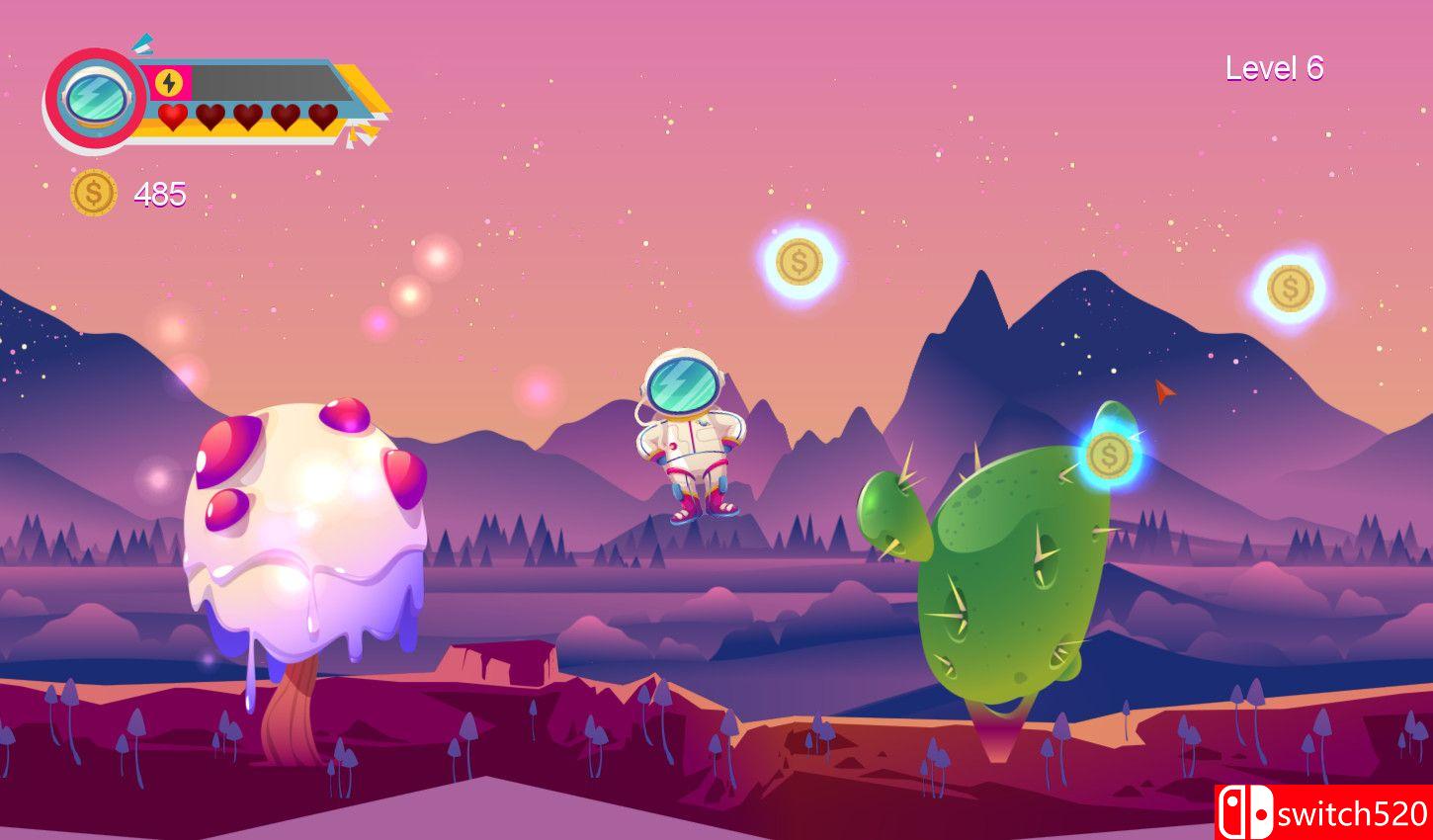Click the astronaut helmet avatar icon
Screen dimensions: 1433x840
point(92,99)
